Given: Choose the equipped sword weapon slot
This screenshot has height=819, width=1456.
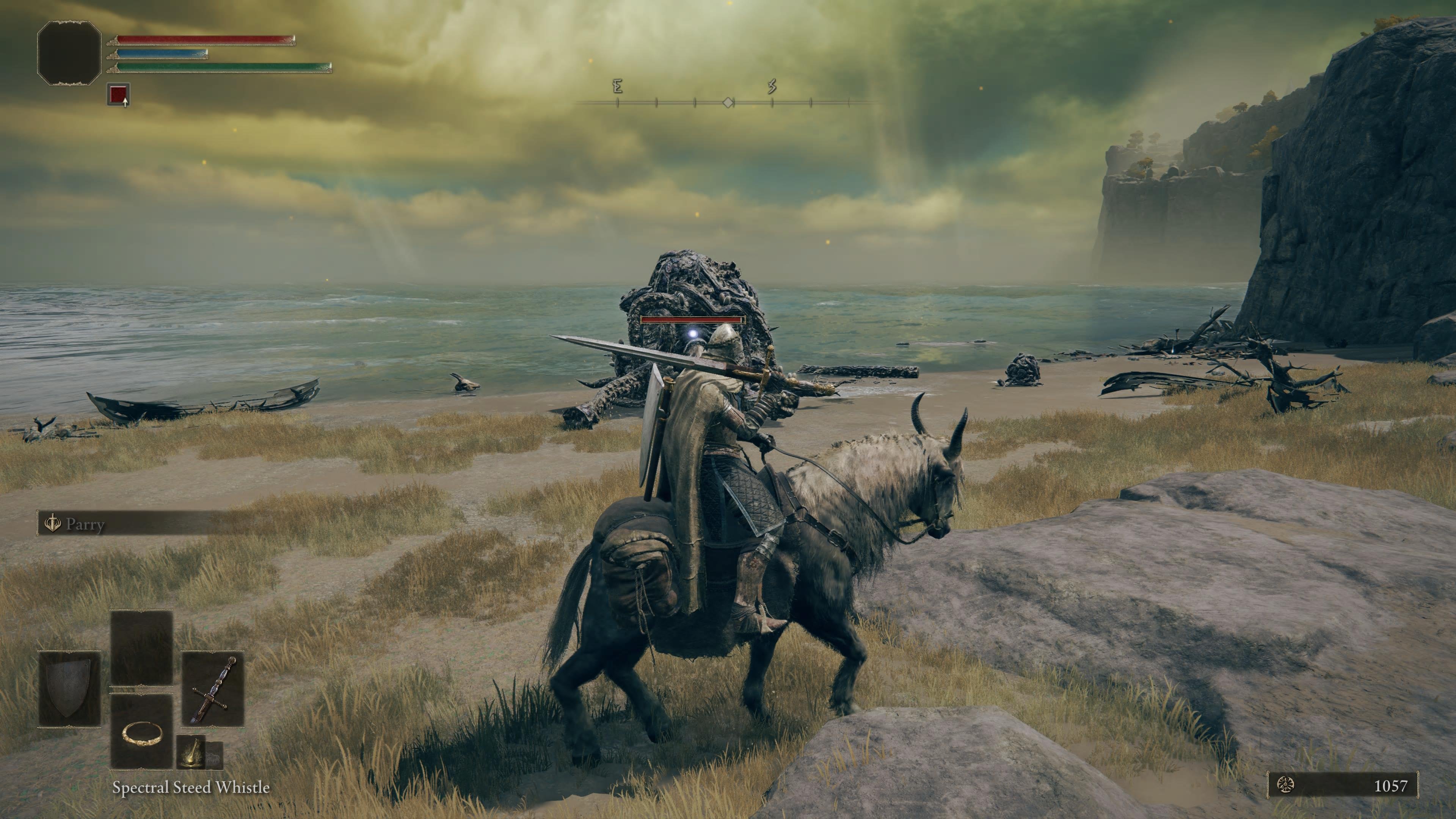Looking at the screenshot, I should (x=212, y=689).
